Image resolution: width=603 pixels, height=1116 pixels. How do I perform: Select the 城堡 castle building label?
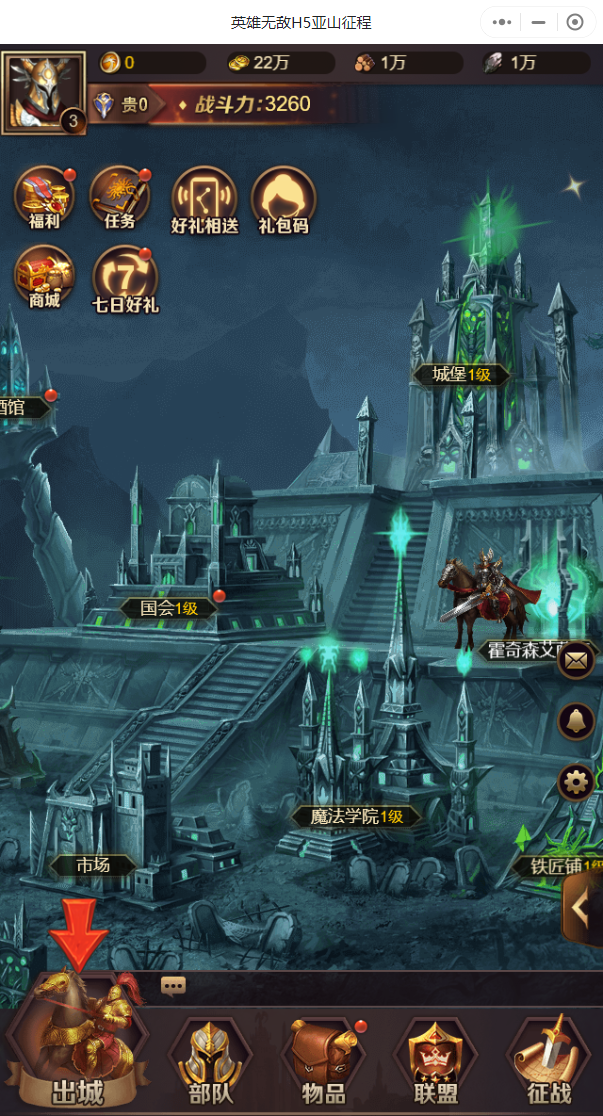coord(461,375)
